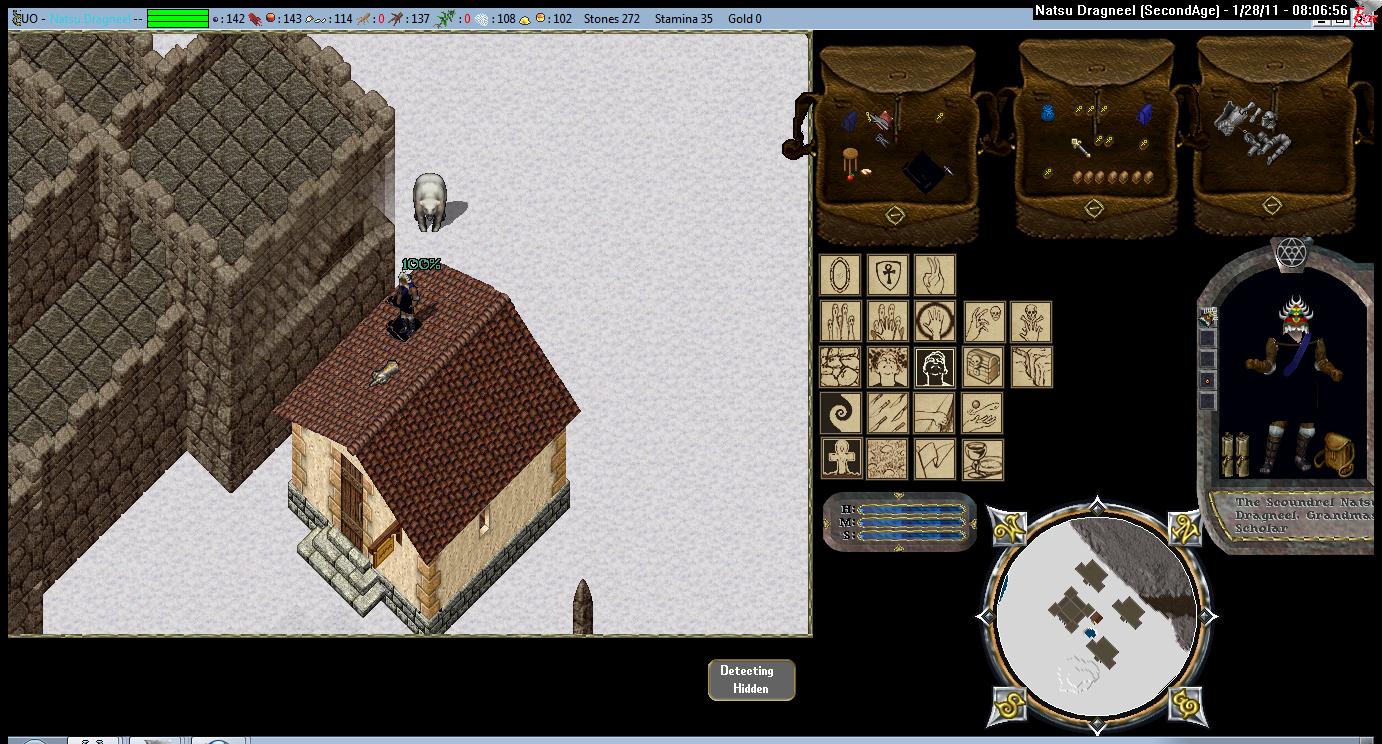Use the hand in dark ring skill

935,322
